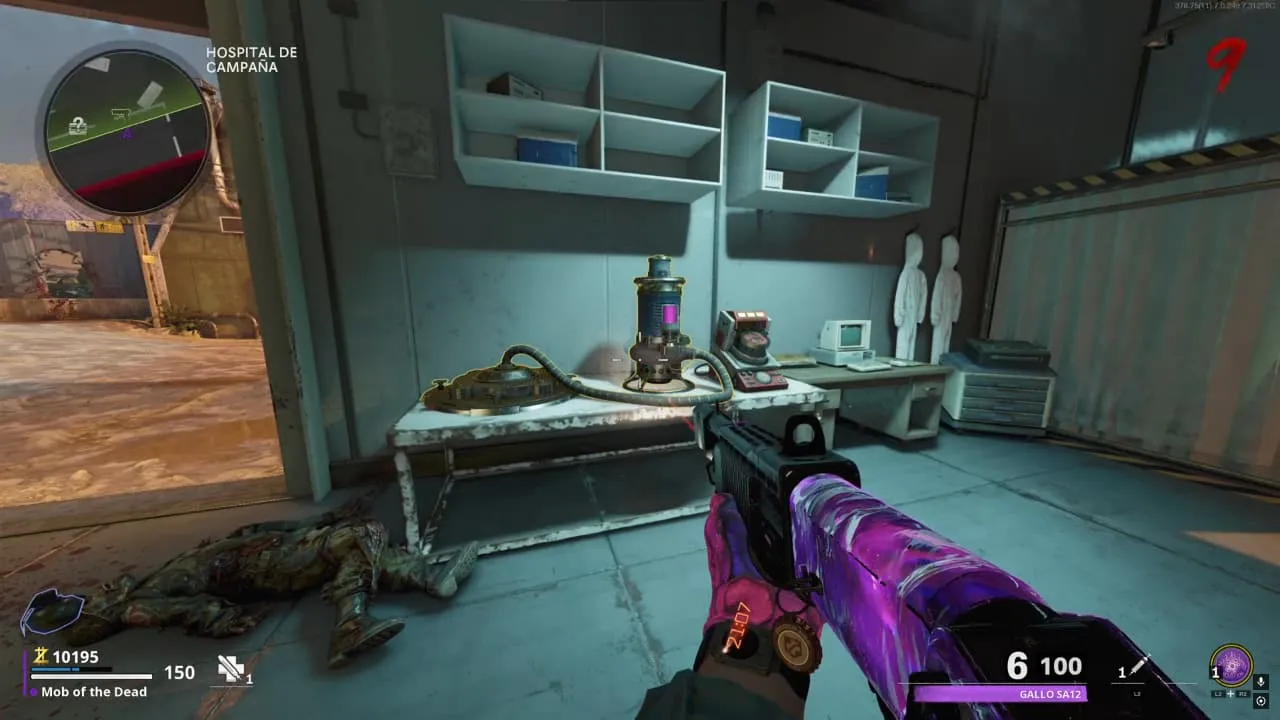
Task: Click the circular minimap
Action: tap(128, 130)
